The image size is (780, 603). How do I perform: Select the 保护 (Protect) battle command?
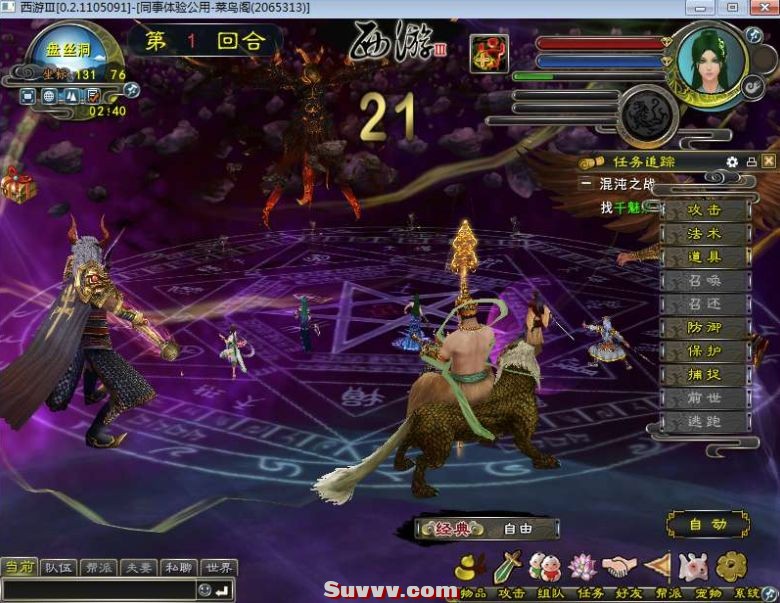tap(704, 352)
